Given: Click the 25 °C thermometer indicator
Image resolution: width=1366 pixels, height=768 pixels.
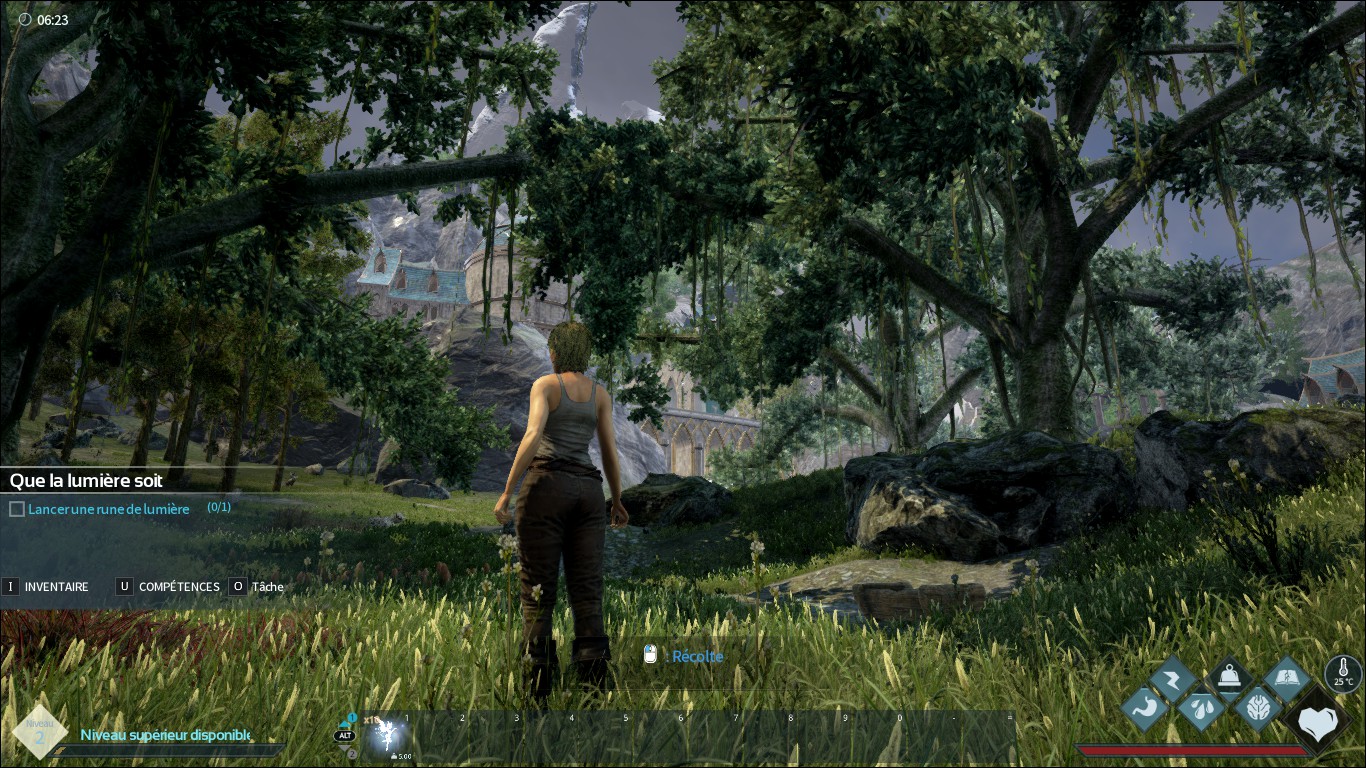Looking at the screenshot, I should click(1342, 672).
